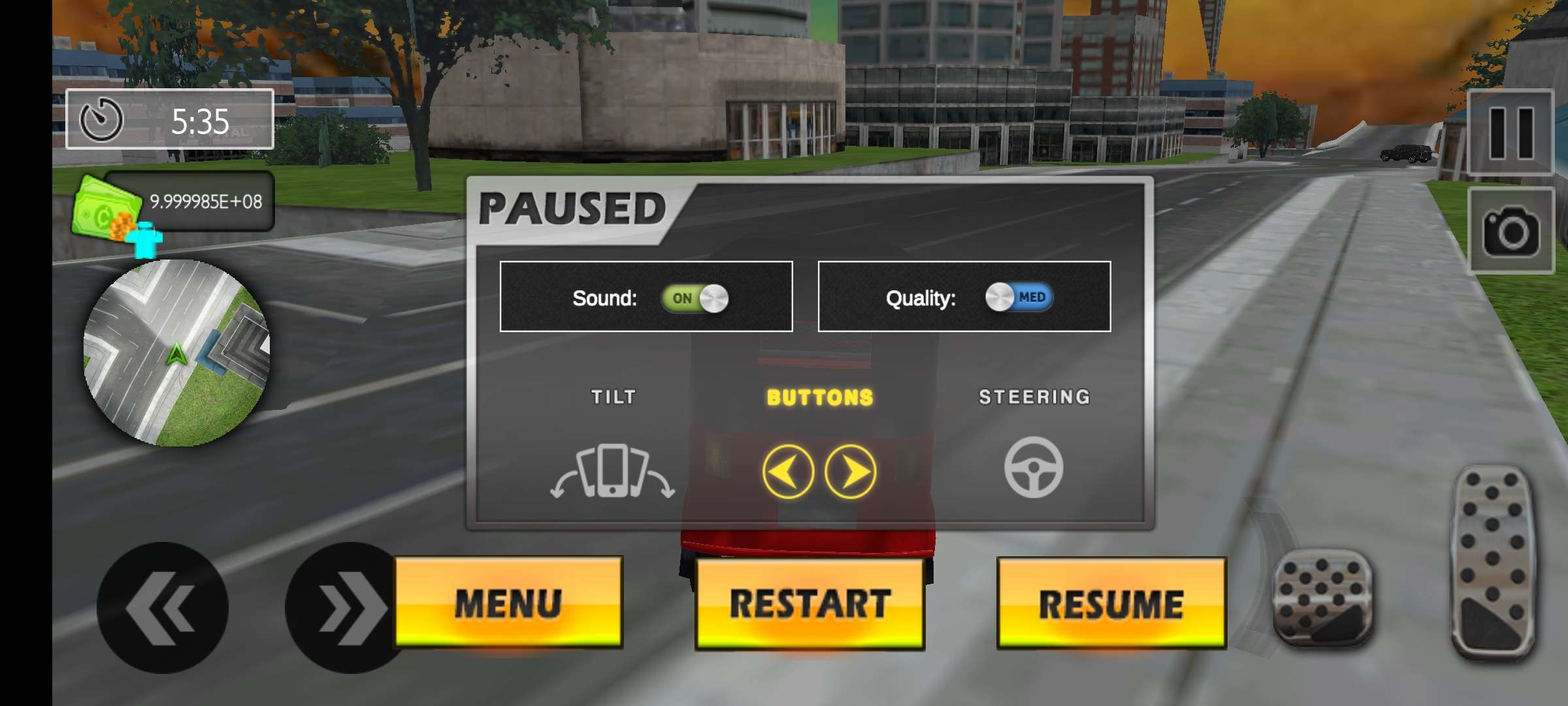Resume the paused game

1111,603
